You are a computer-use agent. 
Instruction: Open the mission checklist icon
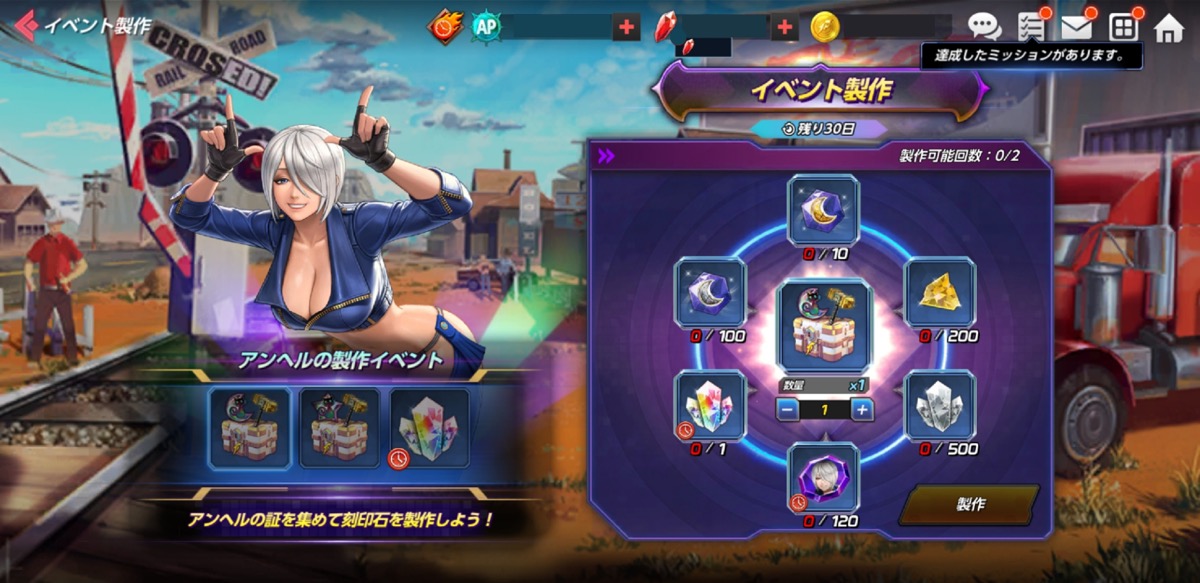click(1030, 27)
